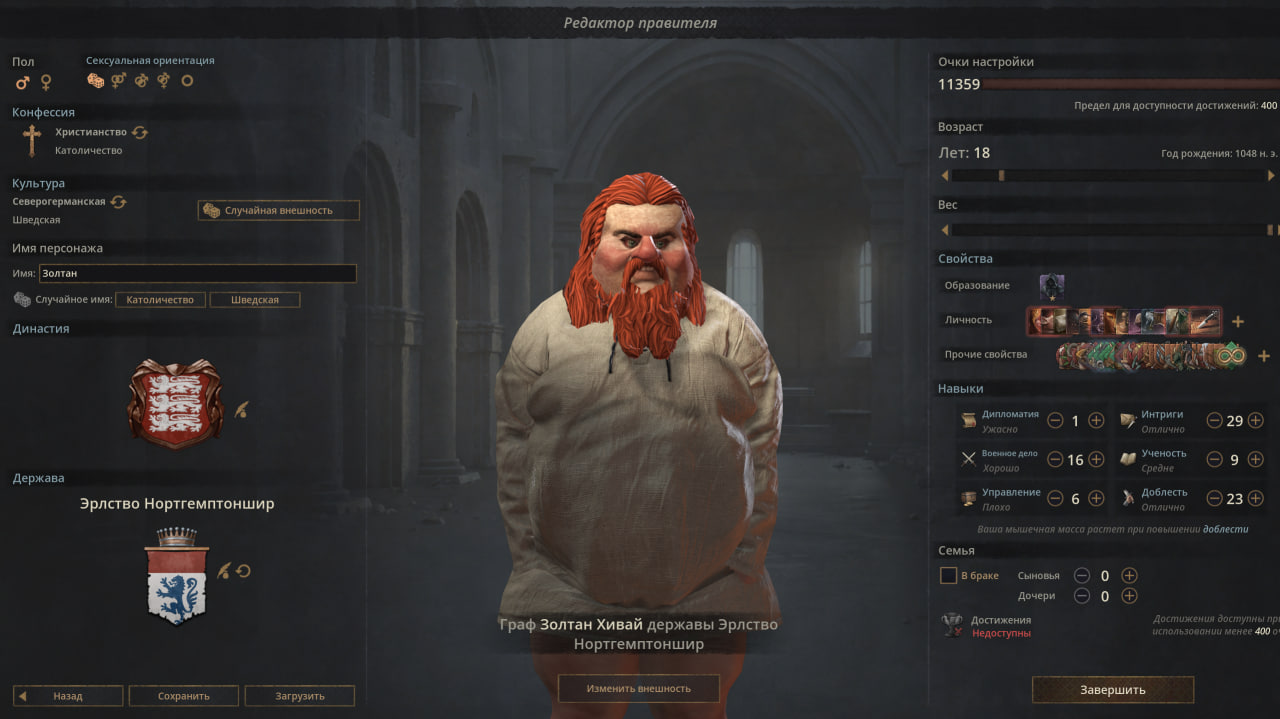This screenshot has width=1280, height=719.
Task: Decrease the Интриги skill
Action: coord(1214,421)
